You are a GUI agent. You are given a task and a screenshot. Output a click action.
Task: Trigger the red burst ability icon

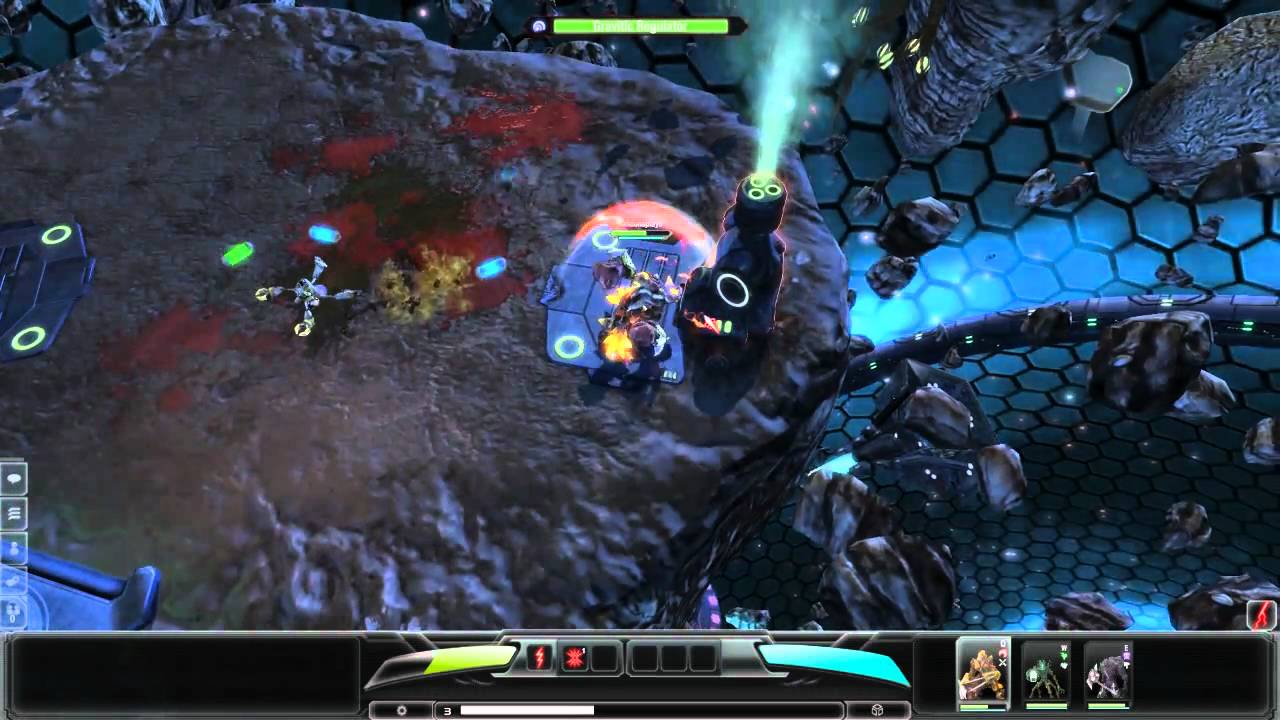click(x=574, y=657)
